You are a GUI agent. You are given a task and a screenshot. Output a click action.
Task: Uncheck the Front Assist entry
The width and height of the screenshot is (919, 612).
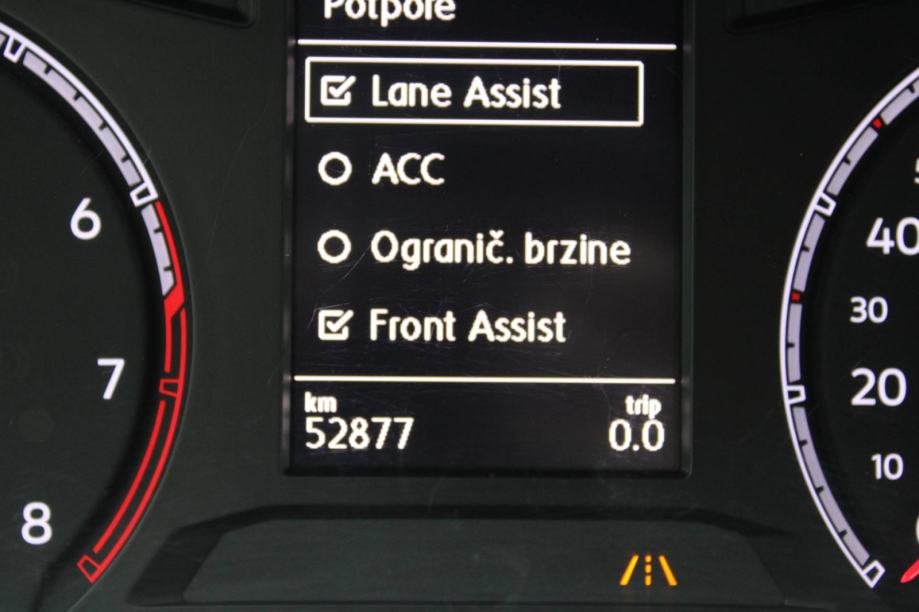[338, 324]
